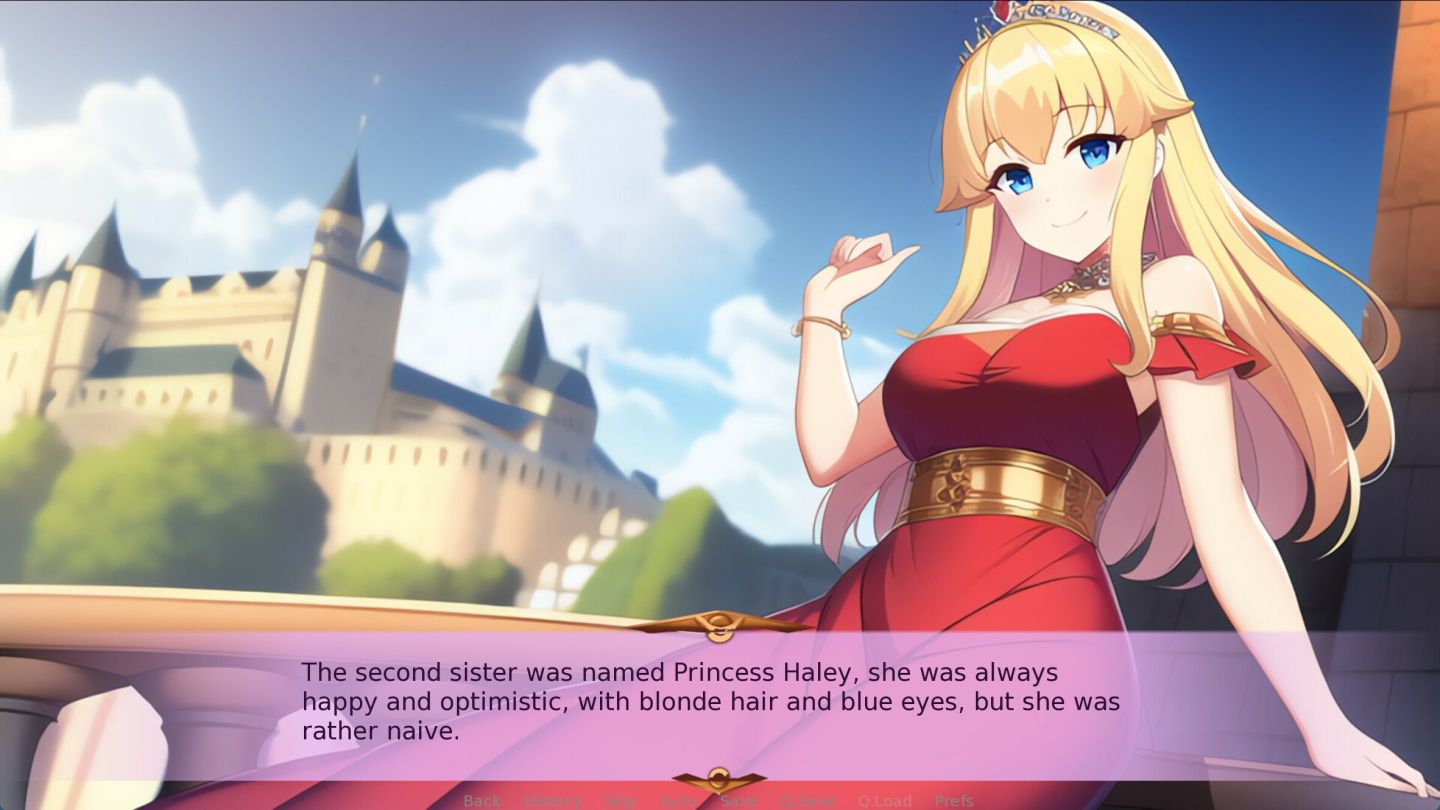Viewport: 1440px width, 810px height.
Task: Click Back to rewind the dialogue
Action: (481, 800)
